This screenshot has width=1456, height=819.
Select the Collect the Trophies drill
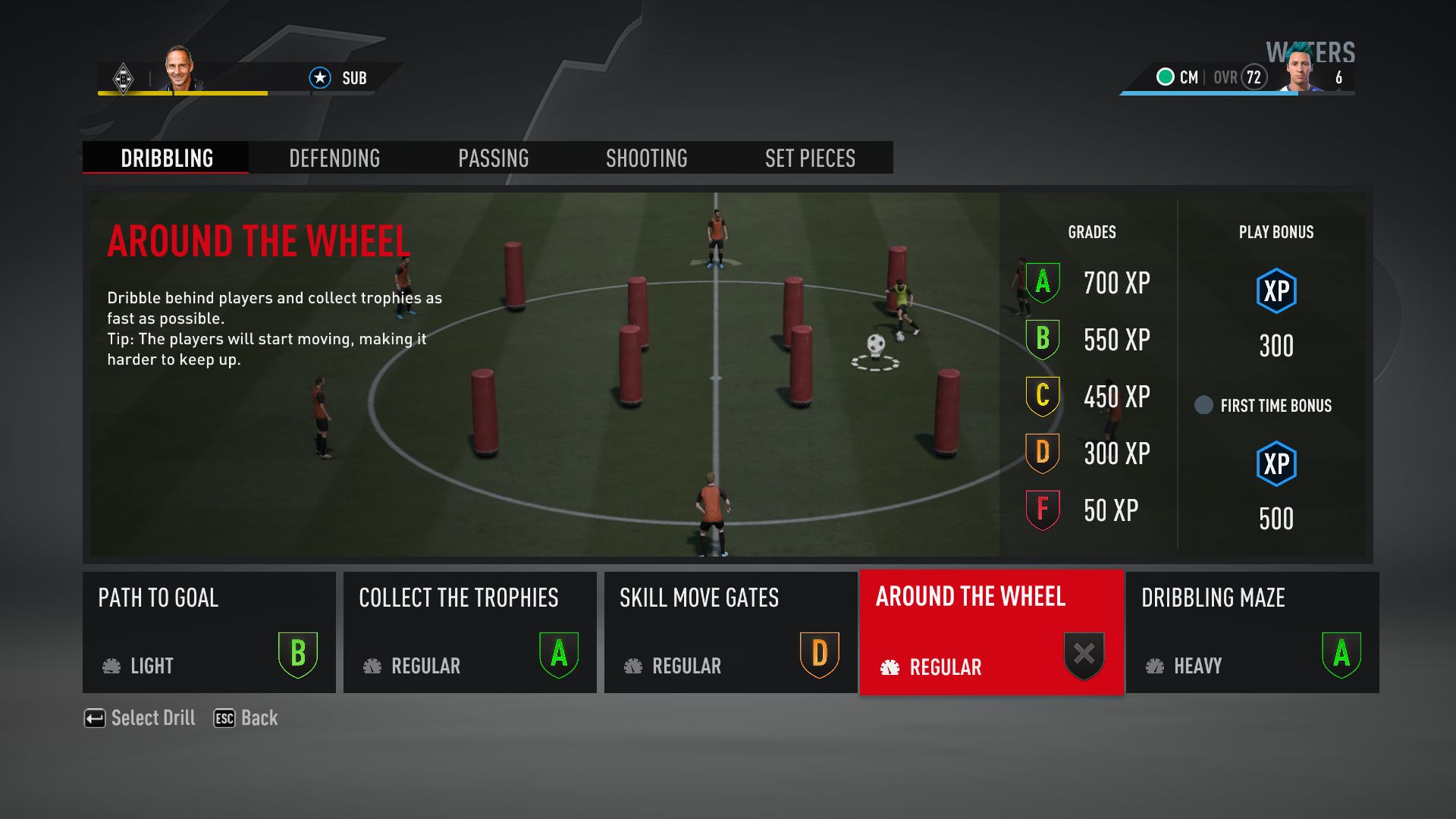click(x=469, y=632)
